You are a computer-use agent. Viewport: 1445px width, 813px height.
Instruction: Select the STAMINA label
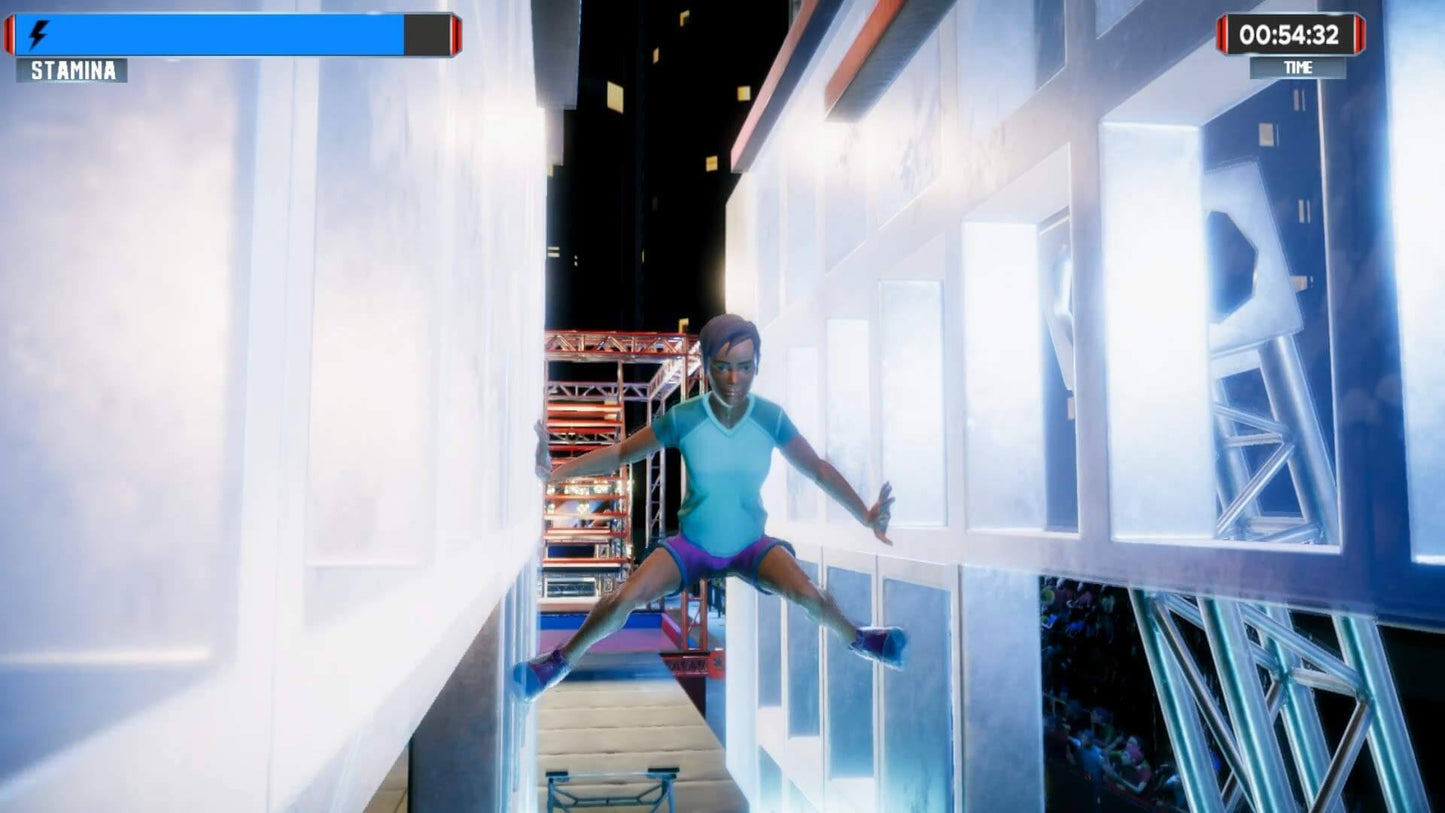click(69, 71)
